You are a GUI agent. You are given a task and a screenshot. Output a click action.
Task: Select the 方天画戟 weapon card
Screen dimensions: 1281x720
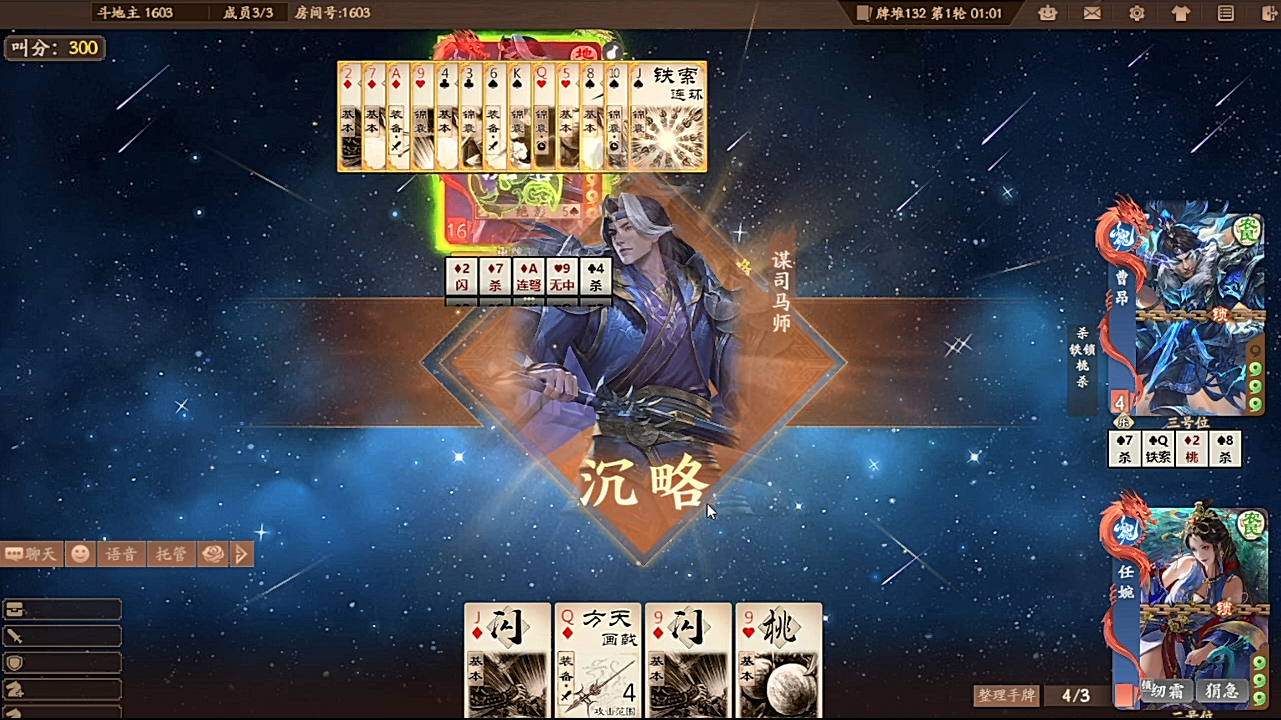[598, 660]
